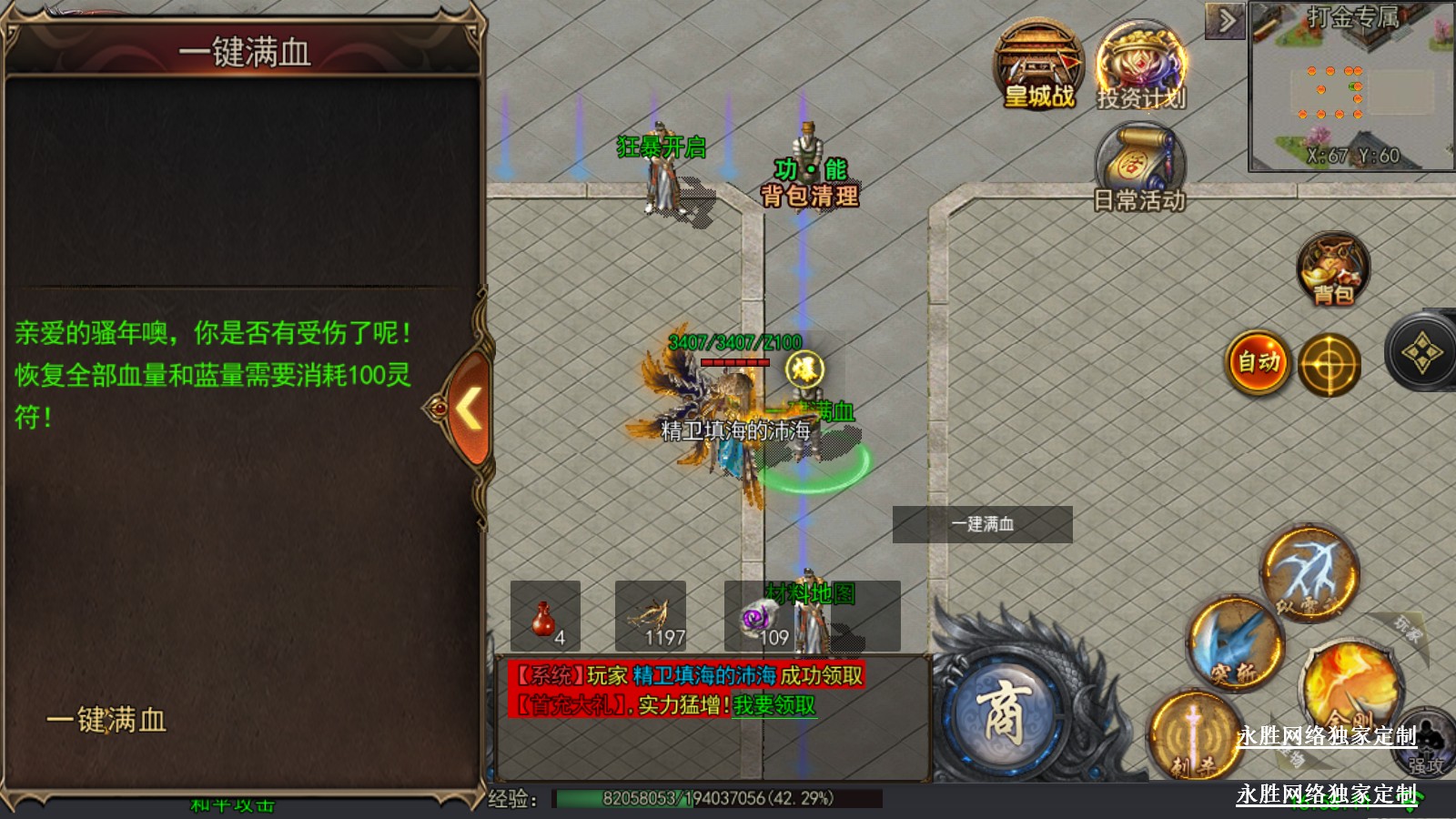Screen dimensions: 1456x819
Task: Choose the 一键满血 option in the dialog
Action: point(106,720)
